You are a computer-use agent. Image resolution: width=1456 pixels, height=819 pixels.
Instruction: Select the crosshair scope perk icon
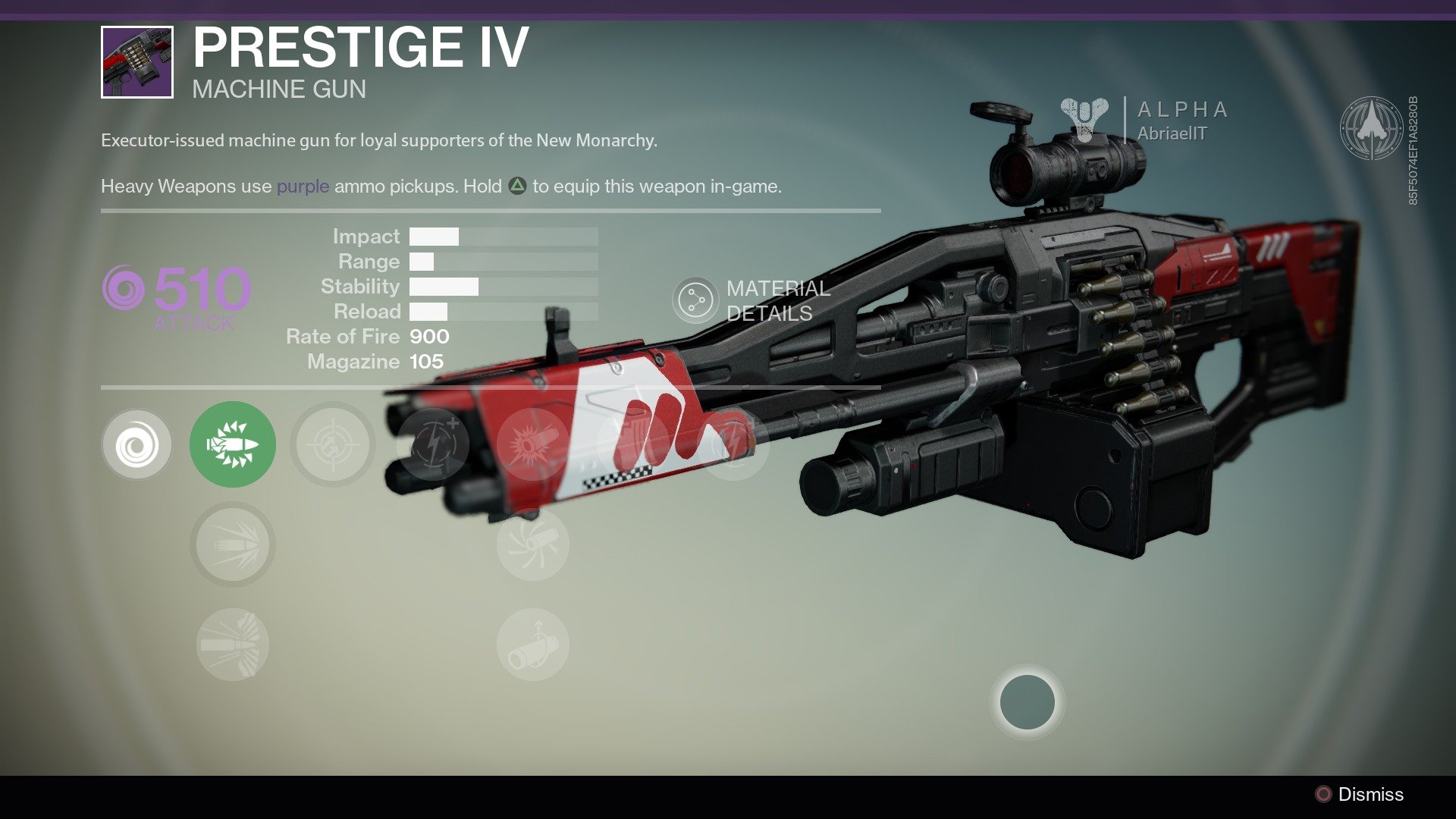point(331,444)
